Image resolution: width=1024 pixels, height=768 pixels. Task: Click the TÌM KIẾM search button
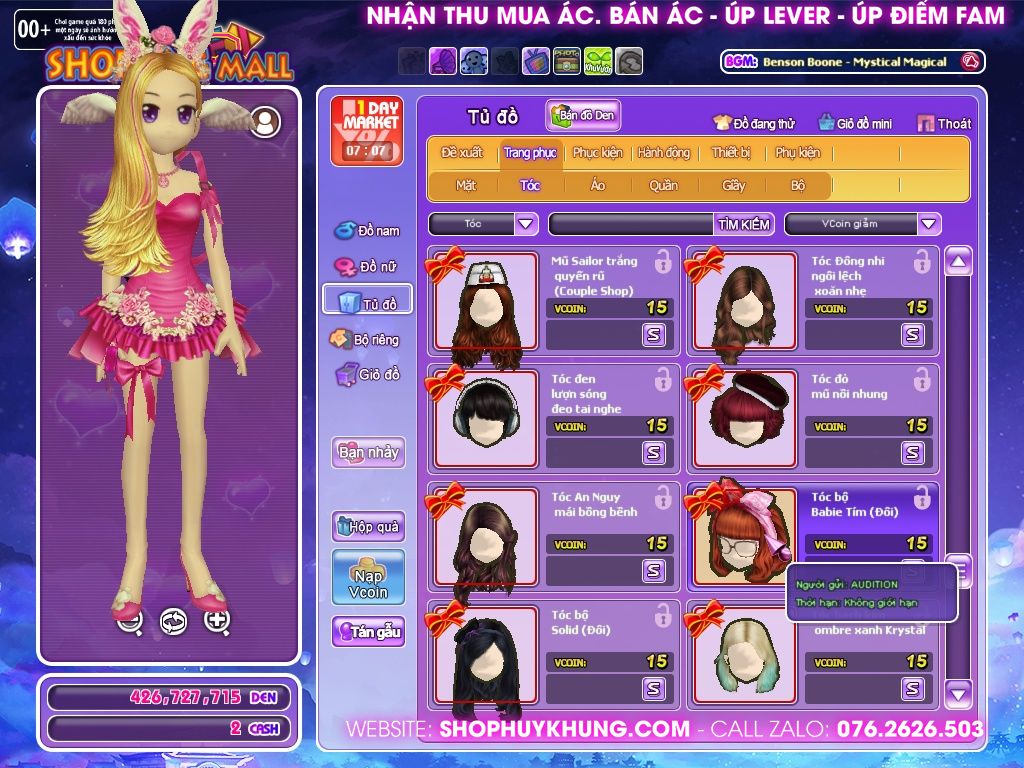pyautogui.click(x=744, y=224)
